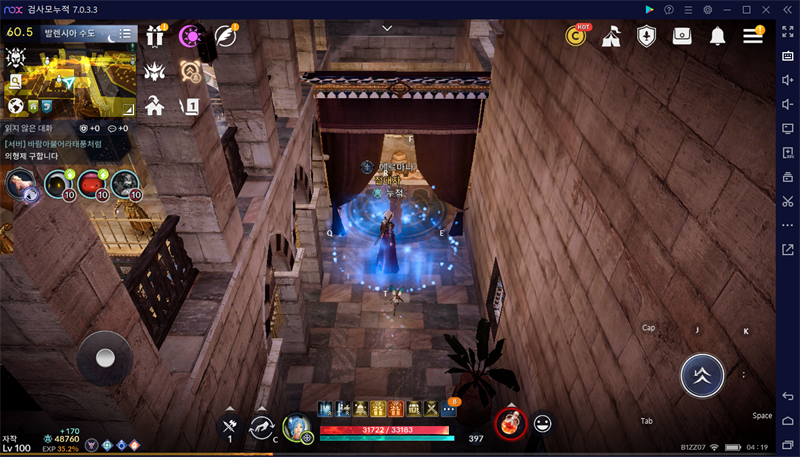Select the red pet portrait

click(x=93, y=183)
